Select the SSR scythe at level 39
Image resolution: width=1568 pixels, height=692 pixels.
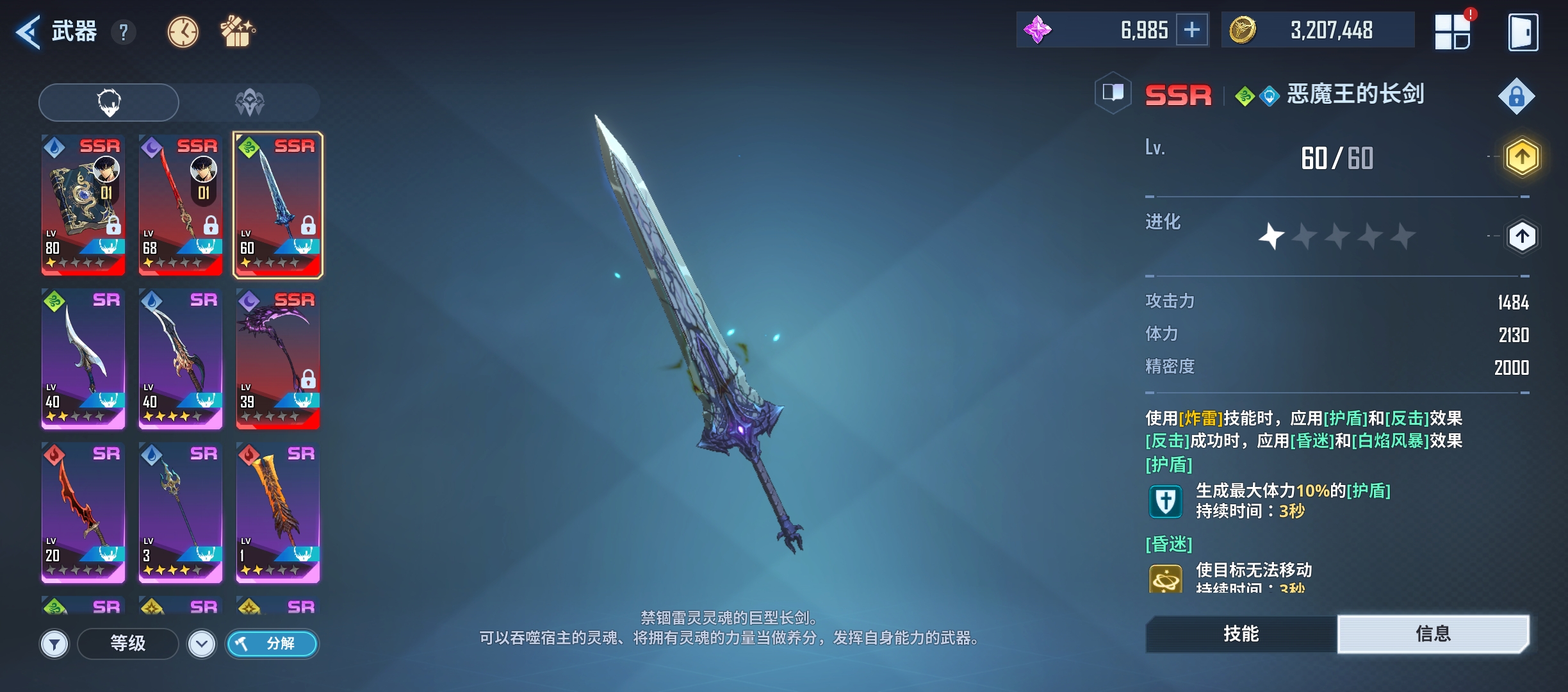click(x=277, y=359)
